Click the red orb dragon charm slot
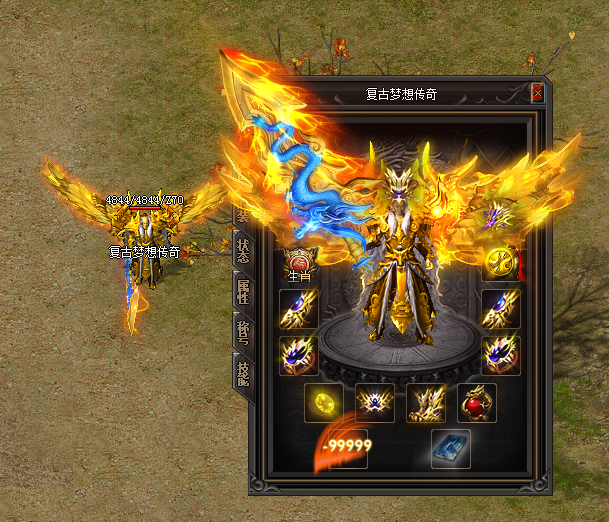609x522 pixels. 476,402
